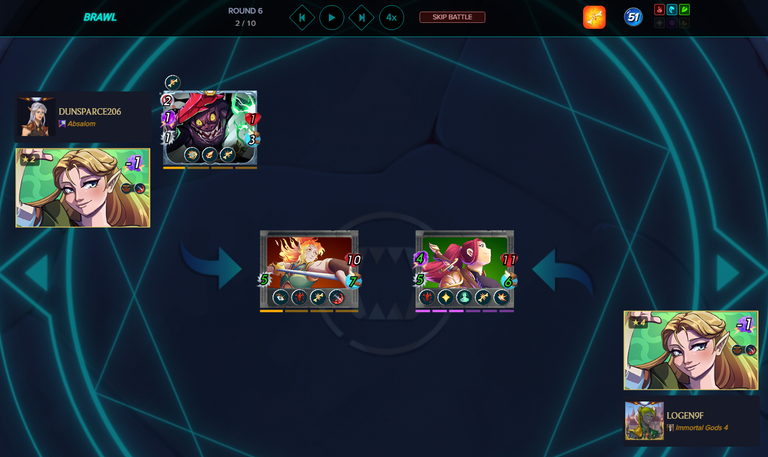
Task: Inspect DUNSPARCE206's summoner card
Action: 83,188
